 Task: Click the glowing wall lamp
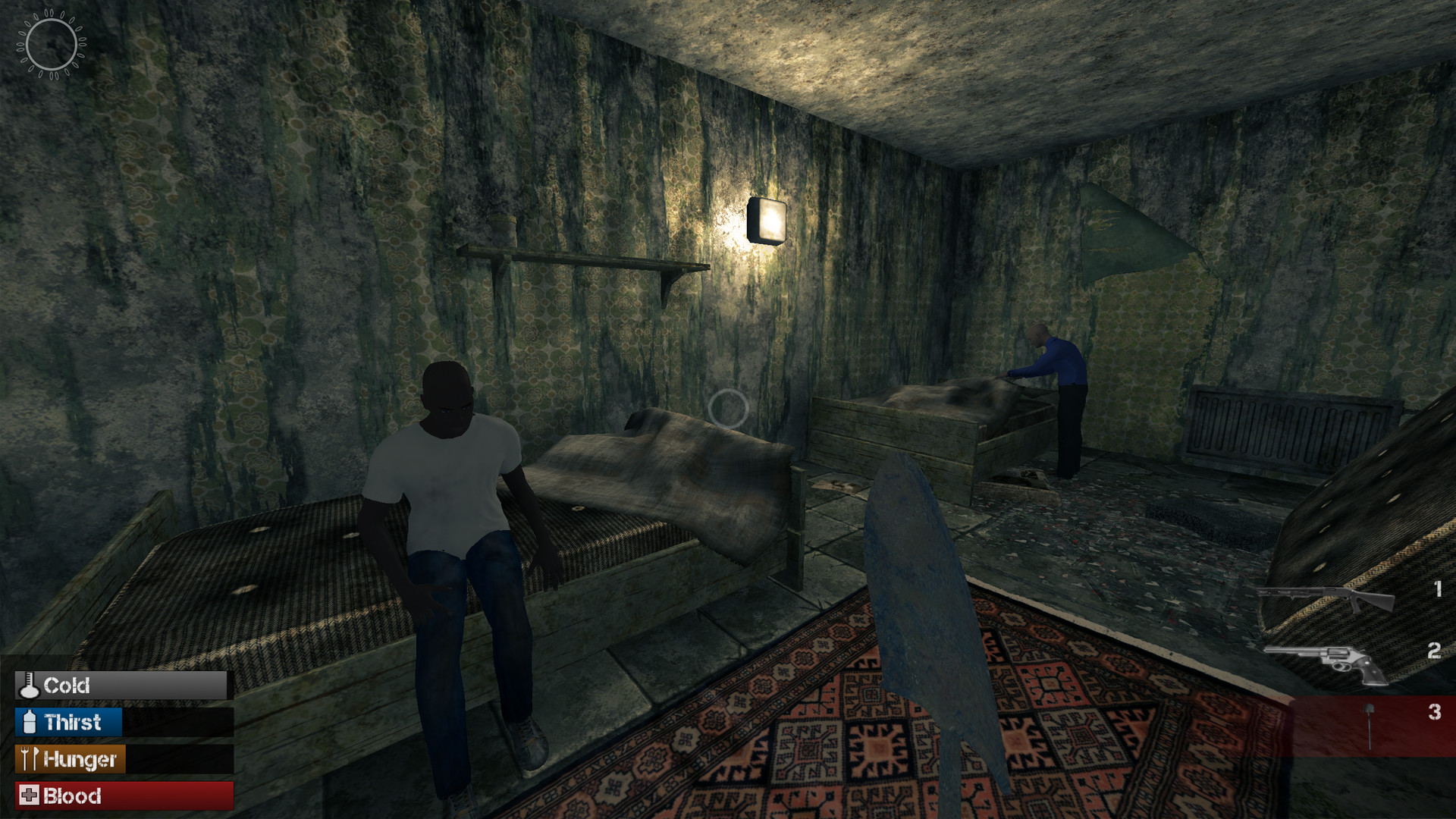coord(767,219)
